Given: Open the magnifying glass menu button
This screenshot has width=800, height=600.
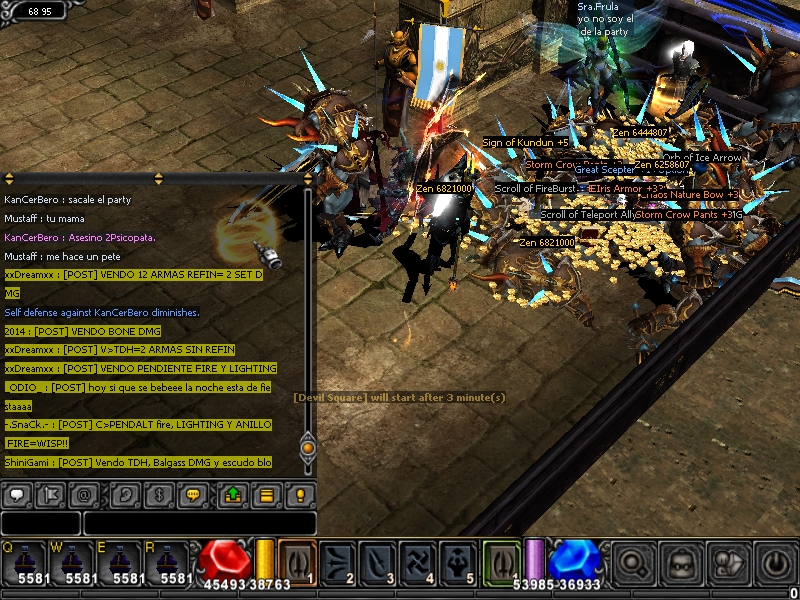Looking at the screenshot, I should pos(633,563).
